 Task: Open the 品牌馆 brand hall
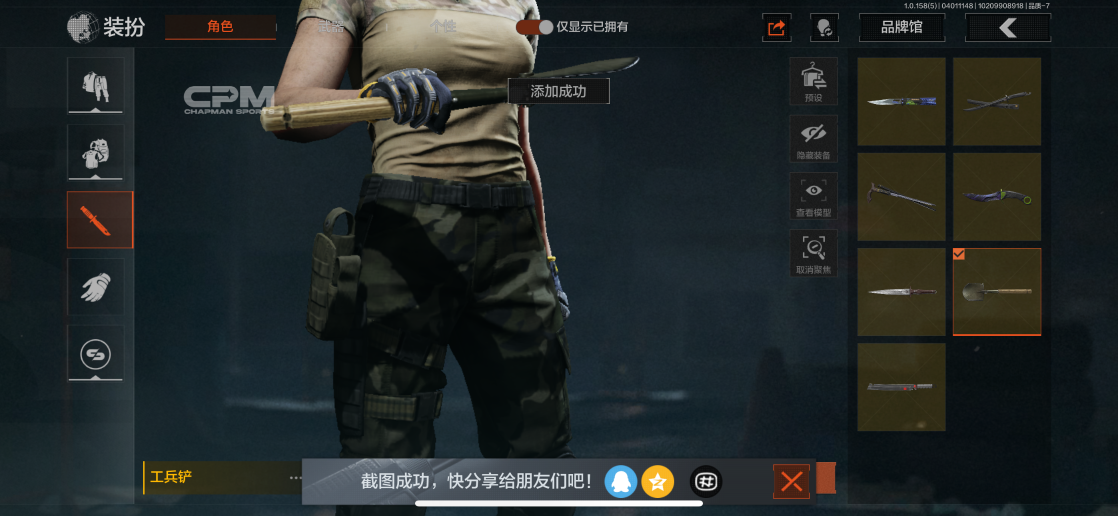click(901, 28)
